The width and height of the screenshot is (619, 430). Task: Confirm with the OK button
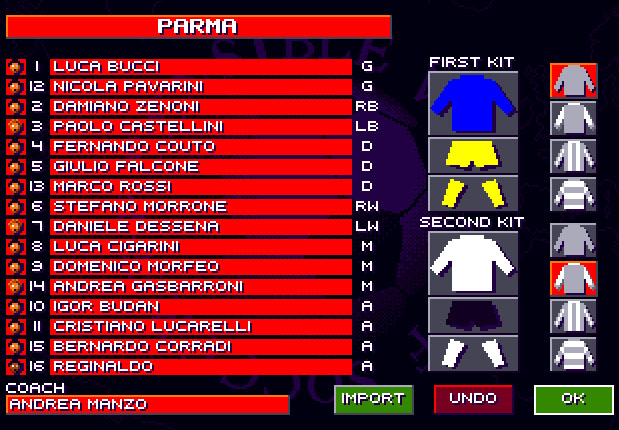(573, 399)
